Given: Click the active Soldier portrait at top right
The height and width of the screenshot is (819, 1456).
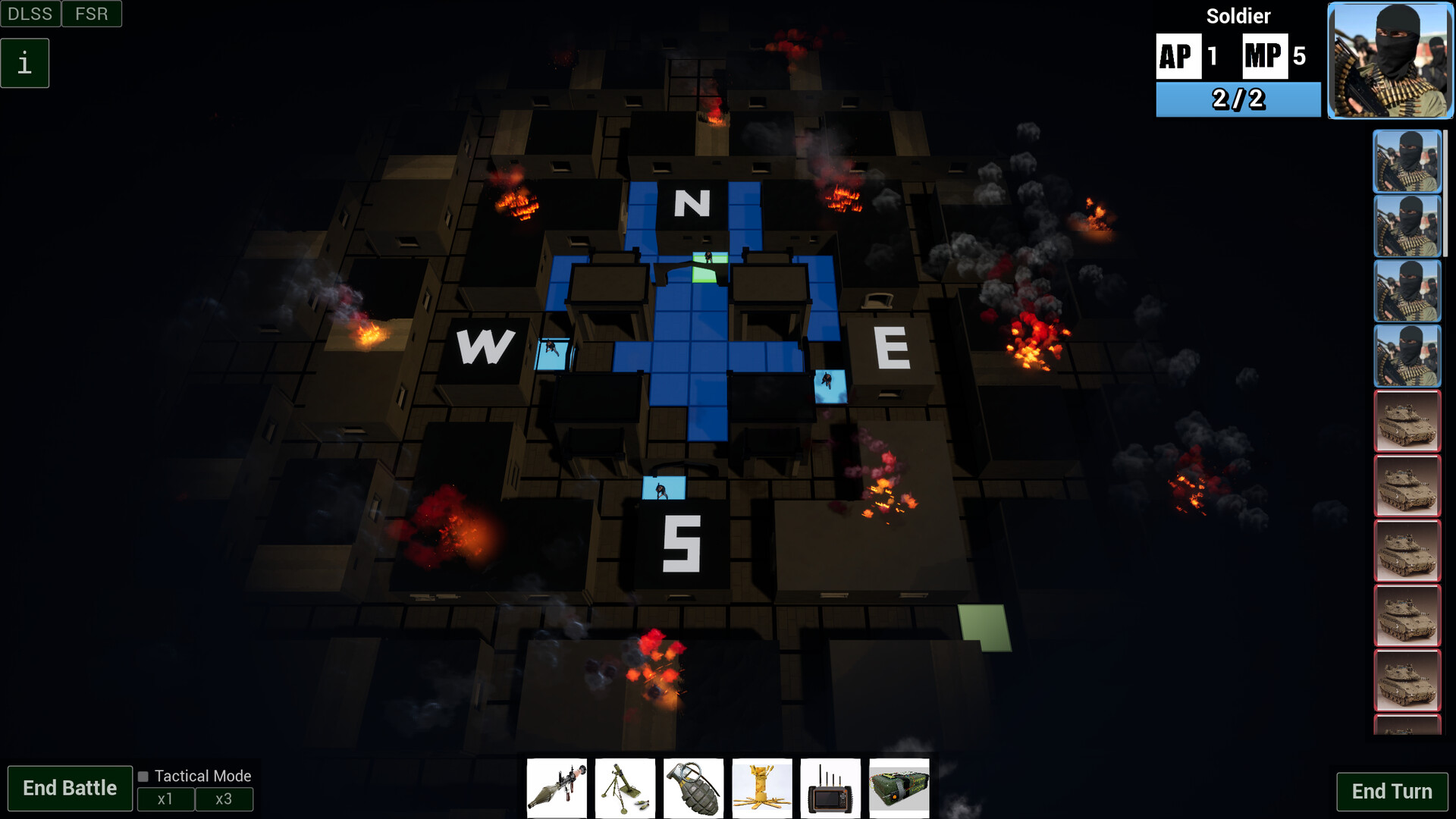Looking at the screenshot, I should click(1389, 60).
